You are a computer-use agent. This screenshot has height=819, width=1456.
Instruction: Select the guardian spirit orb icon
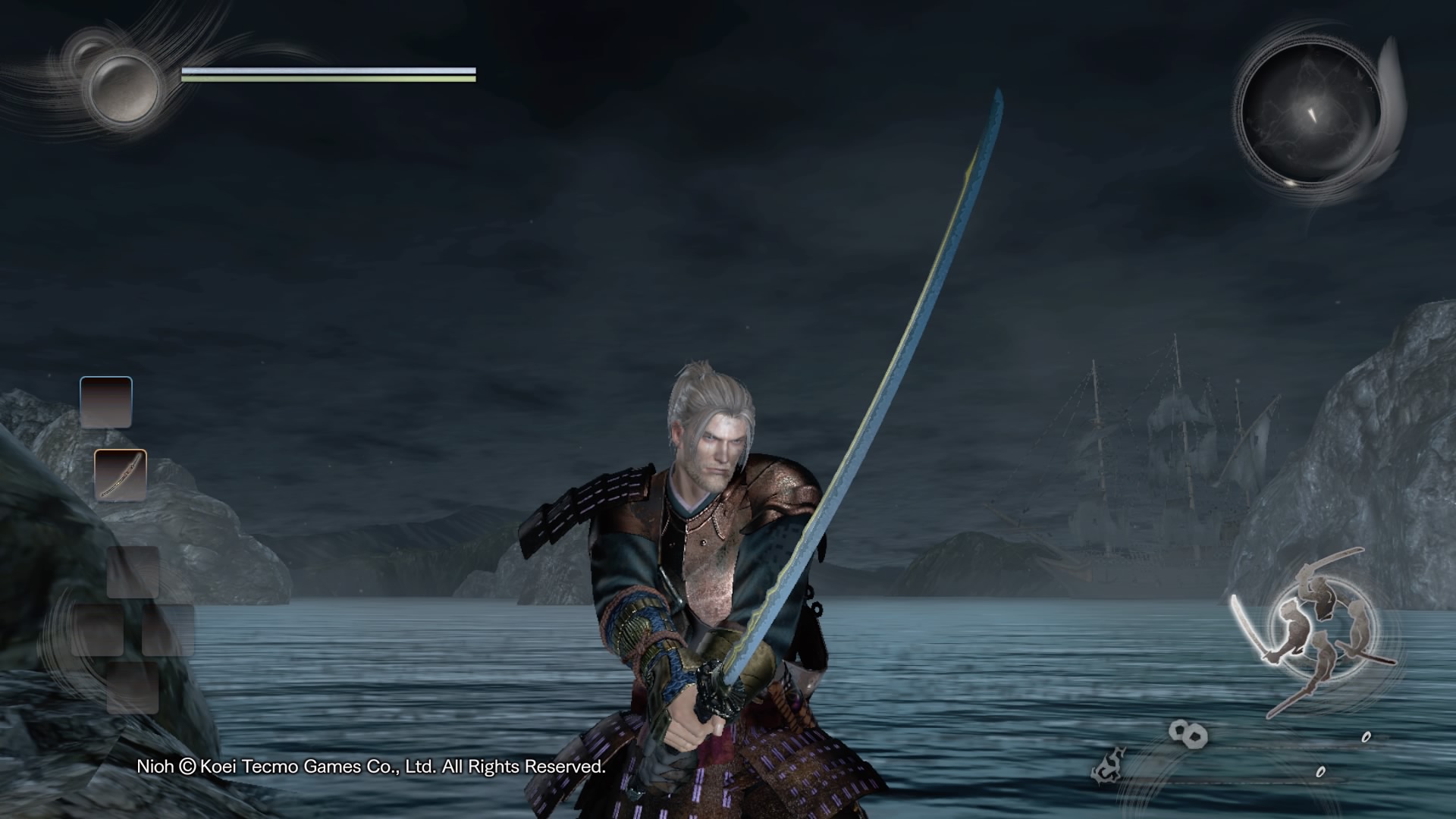tap(123, 86)
